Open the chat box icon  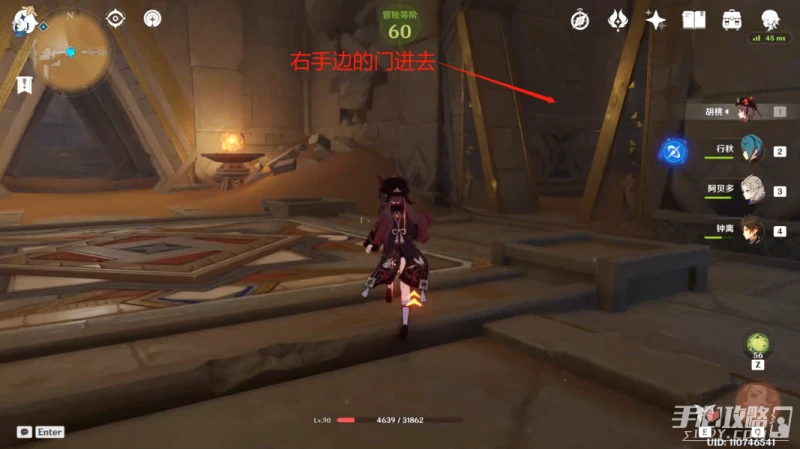(24, 432)
